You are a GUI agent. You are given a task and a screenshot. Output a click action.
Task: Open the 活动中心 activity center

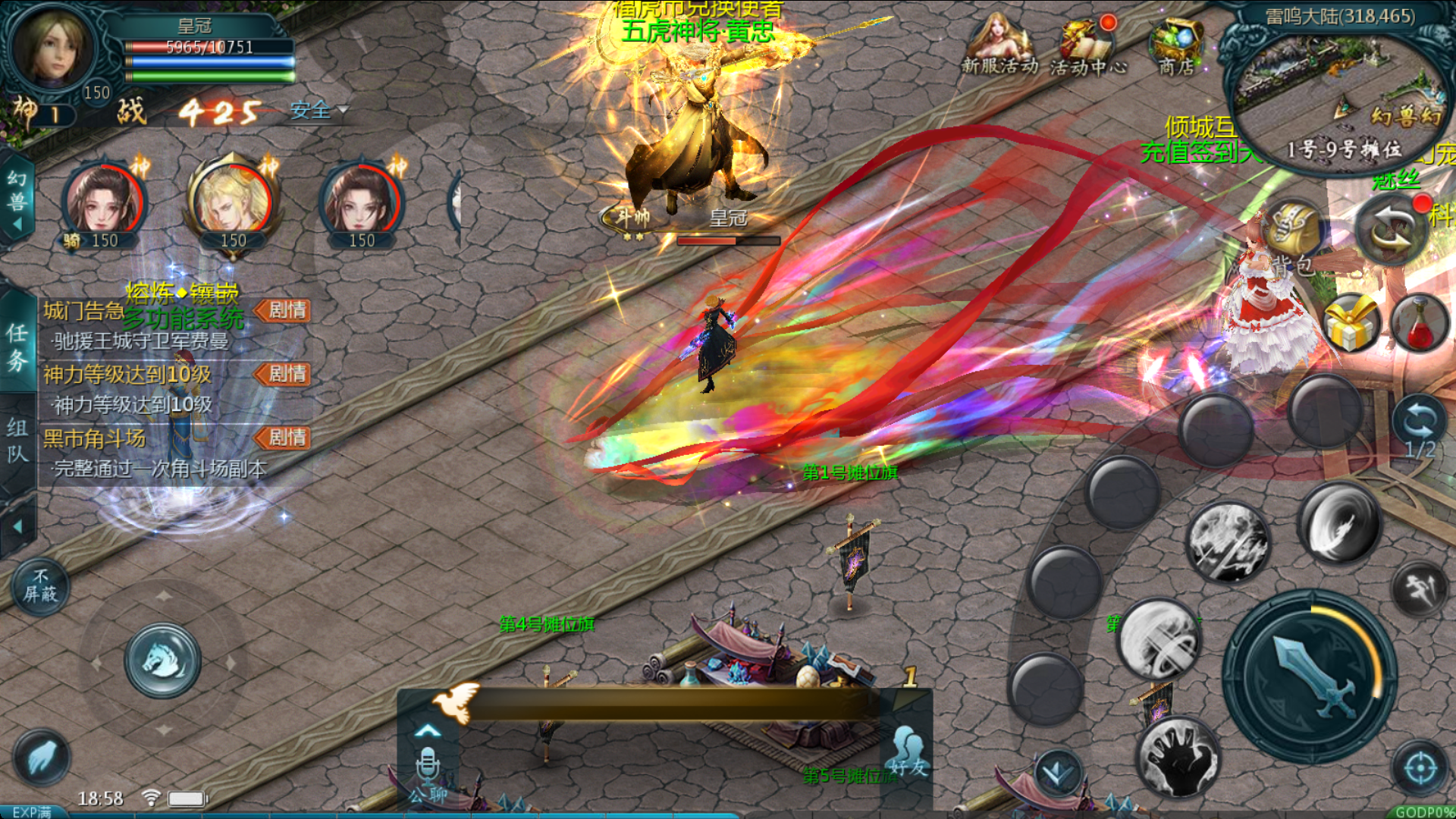[x=1086, y=47]
